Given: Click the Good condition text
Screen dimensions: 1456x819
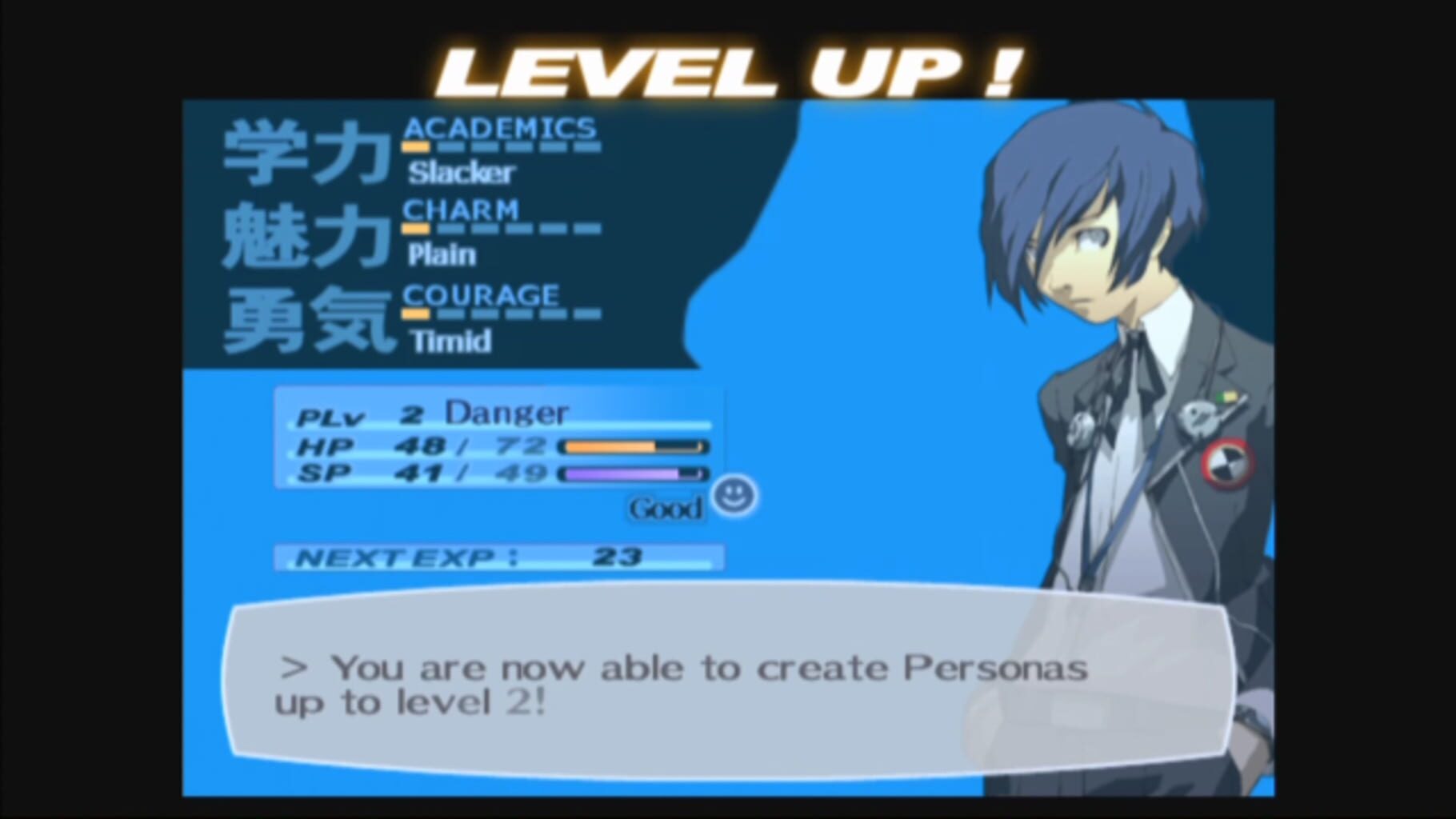Looking at the screenshot, I should click(x=665, y=507).
